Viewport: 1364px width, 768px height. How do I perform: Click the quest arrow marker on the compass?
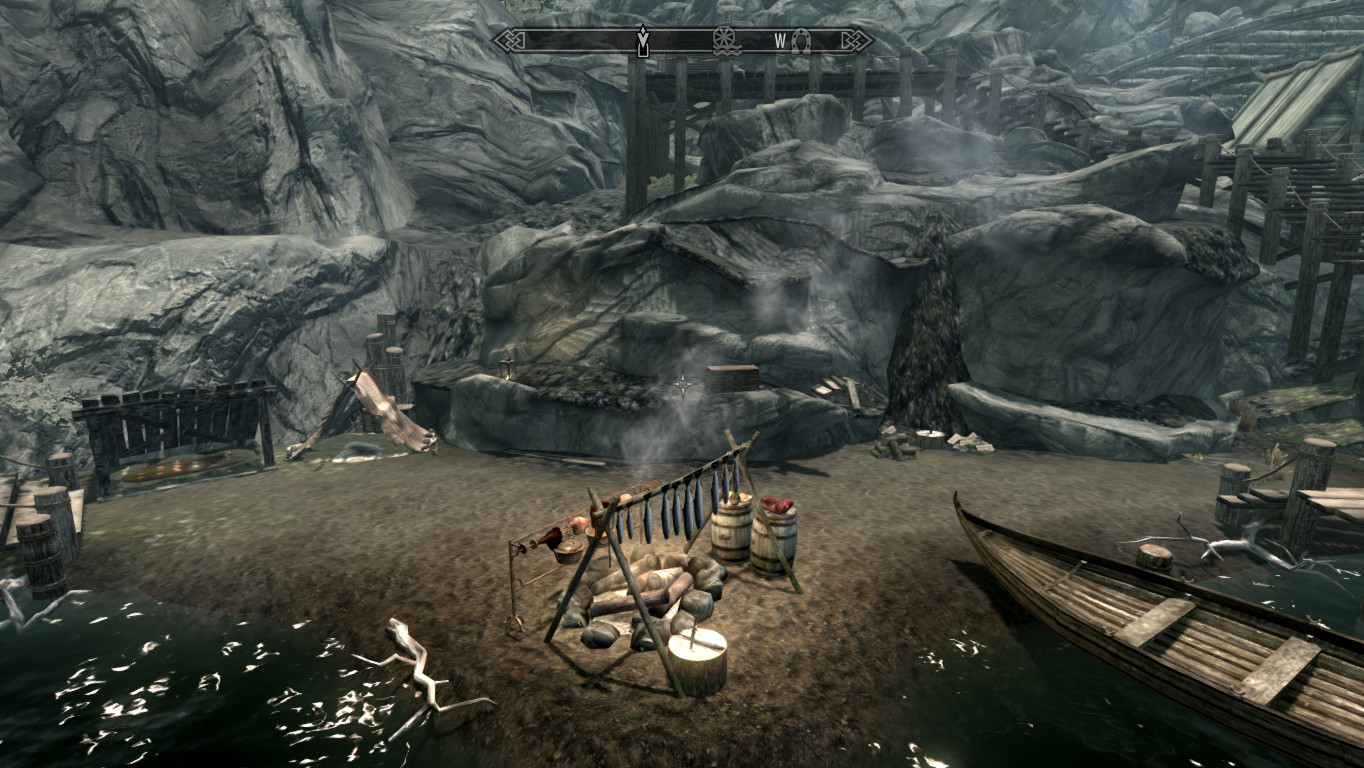[x=642, y=41]
